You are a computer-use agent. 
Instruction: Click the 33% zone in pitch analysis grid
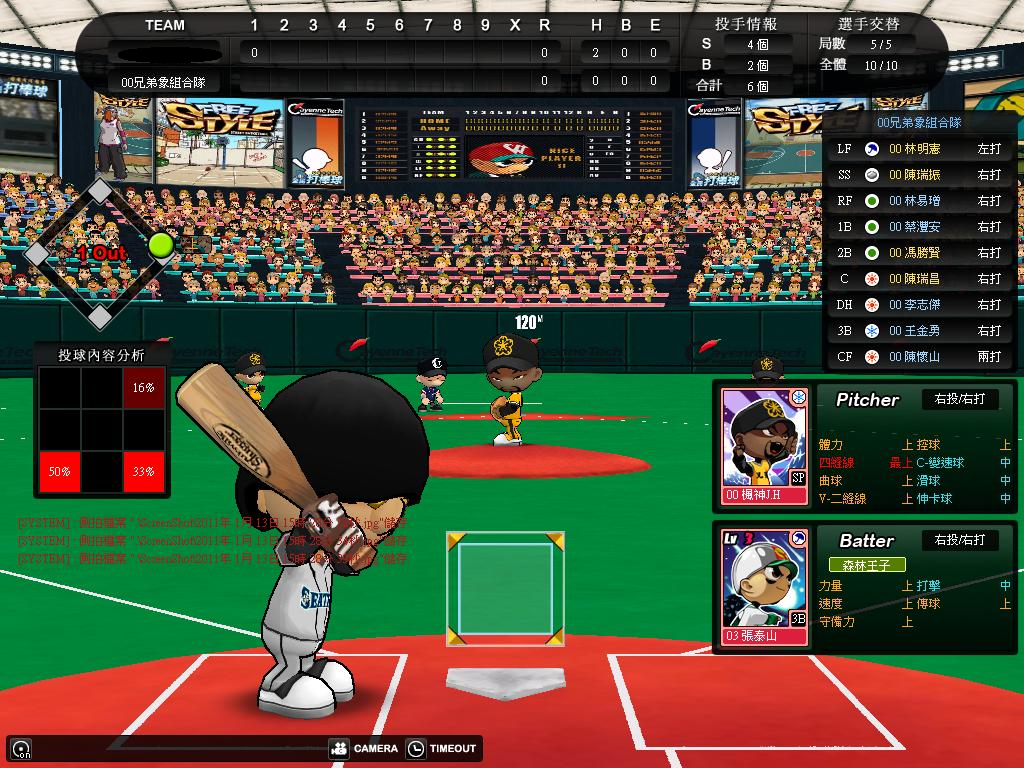point(143,471)
